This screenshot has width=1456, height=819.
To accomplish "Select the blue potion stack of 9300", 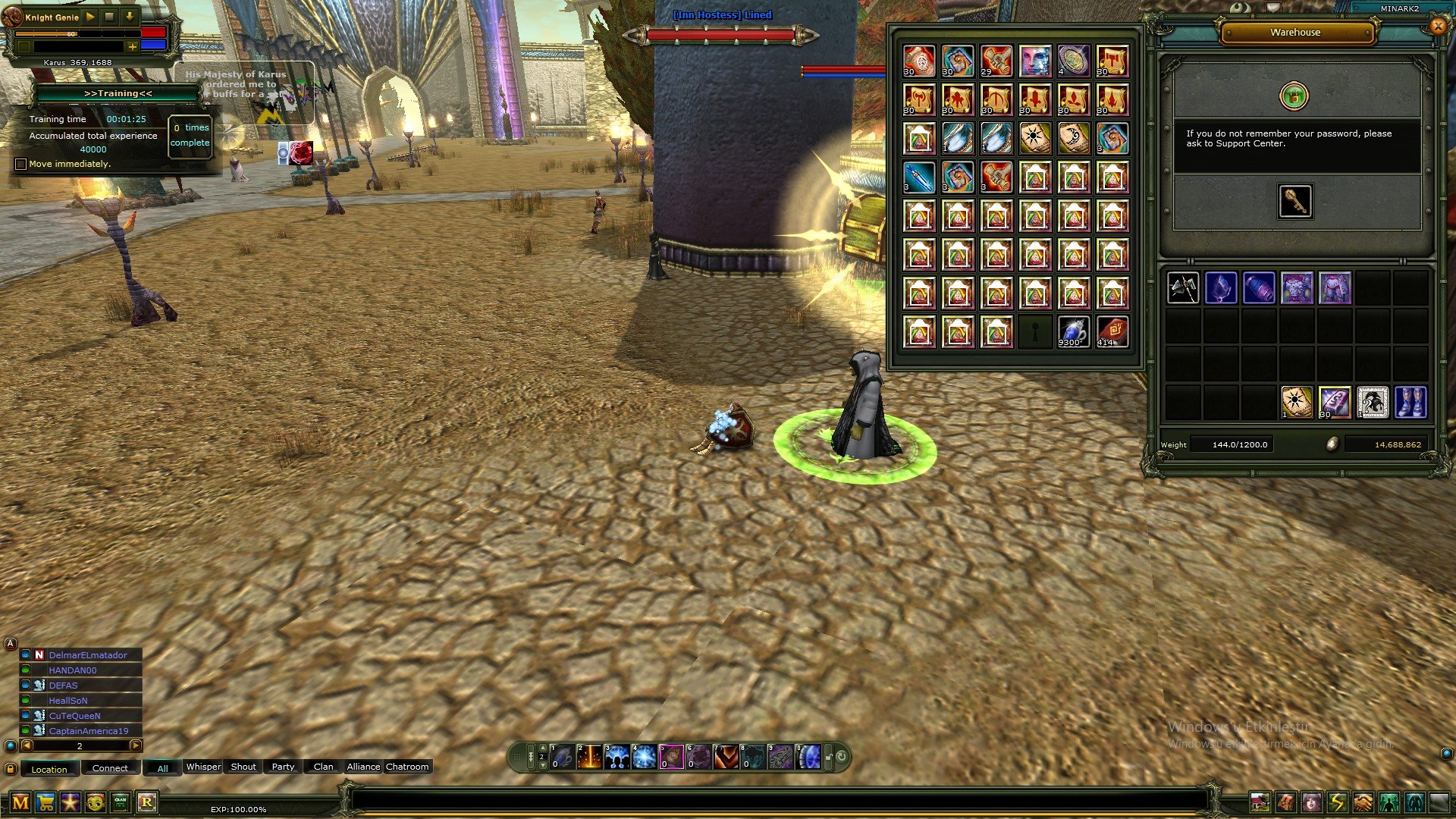I will [x=1073, y=332].
